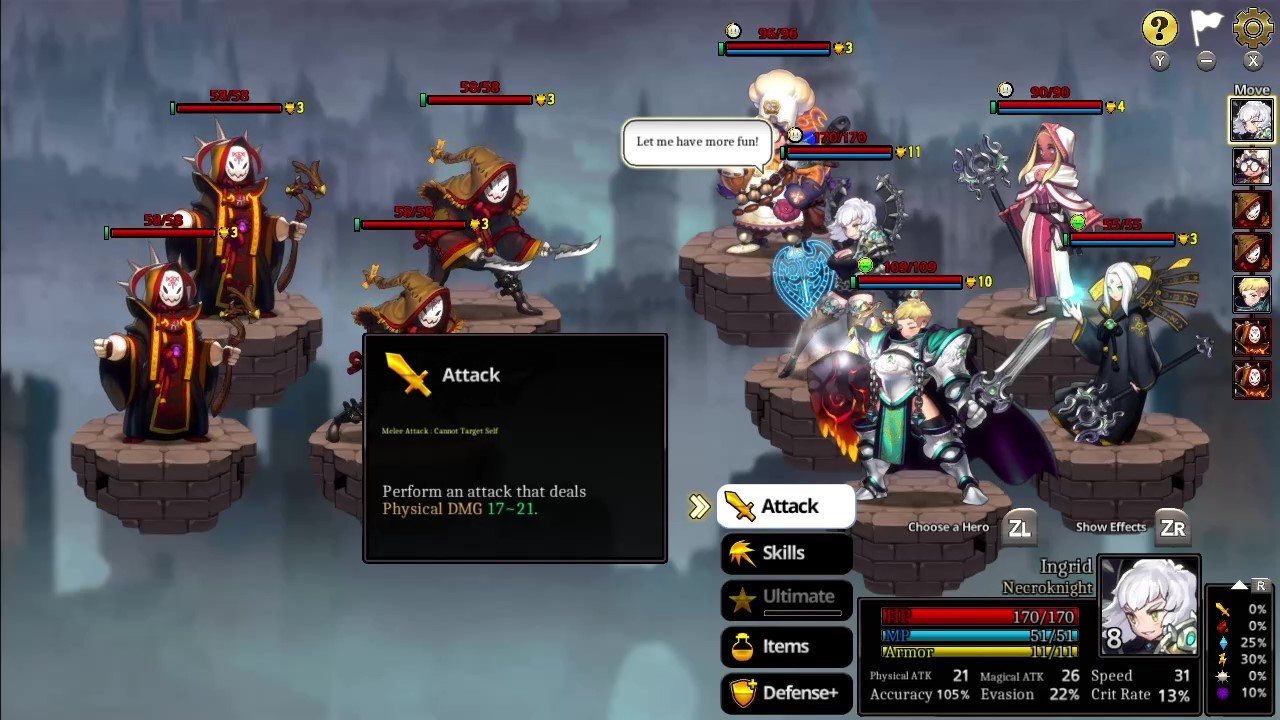Select the blonde hero portrait in the sidebar
The width and height of the screenshot is (1280, 720).
tap(1252, 295)
